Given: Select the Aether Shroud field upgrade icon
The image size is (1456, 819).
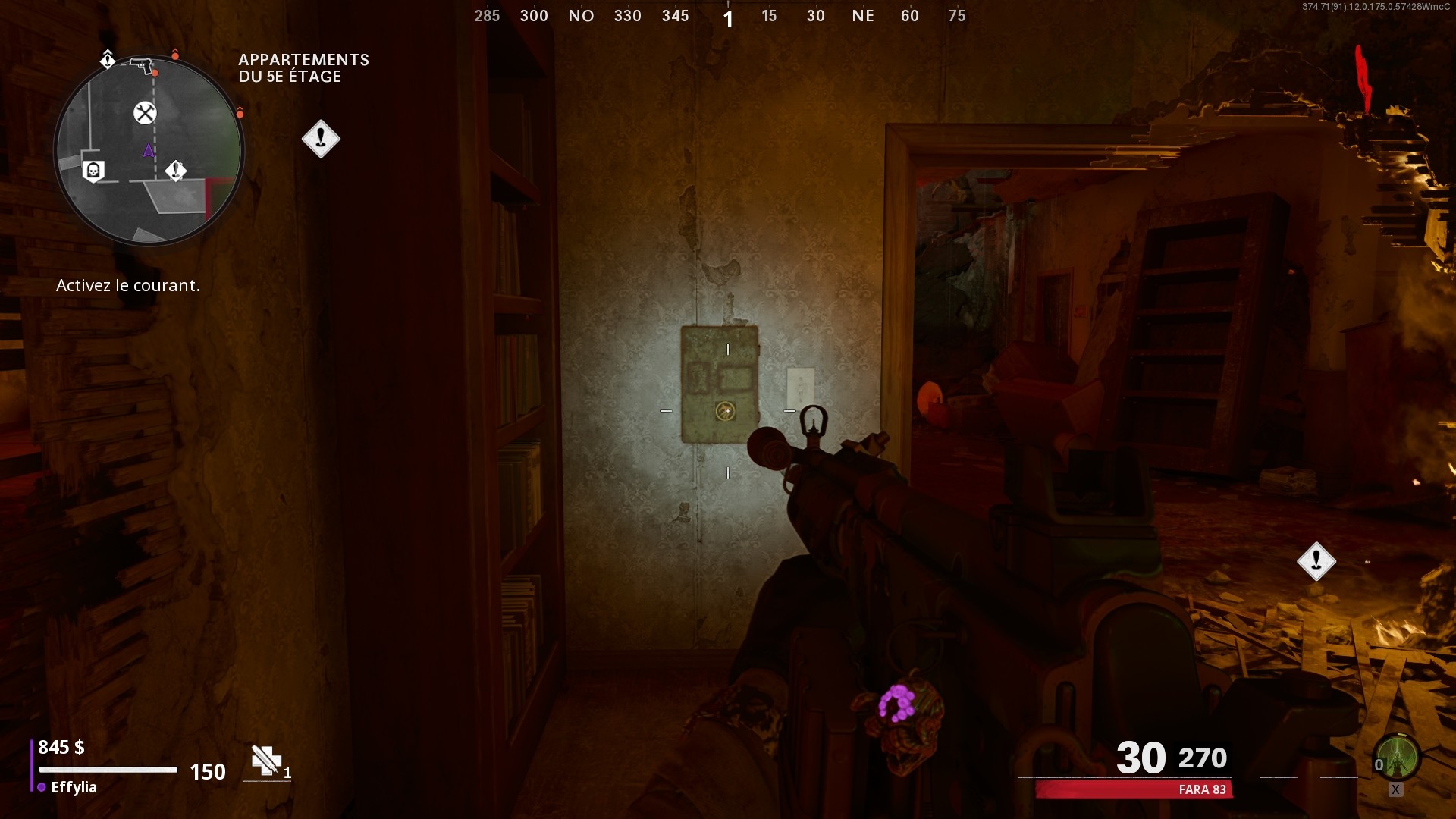Looking at the screenshot, I should 1398,756.
